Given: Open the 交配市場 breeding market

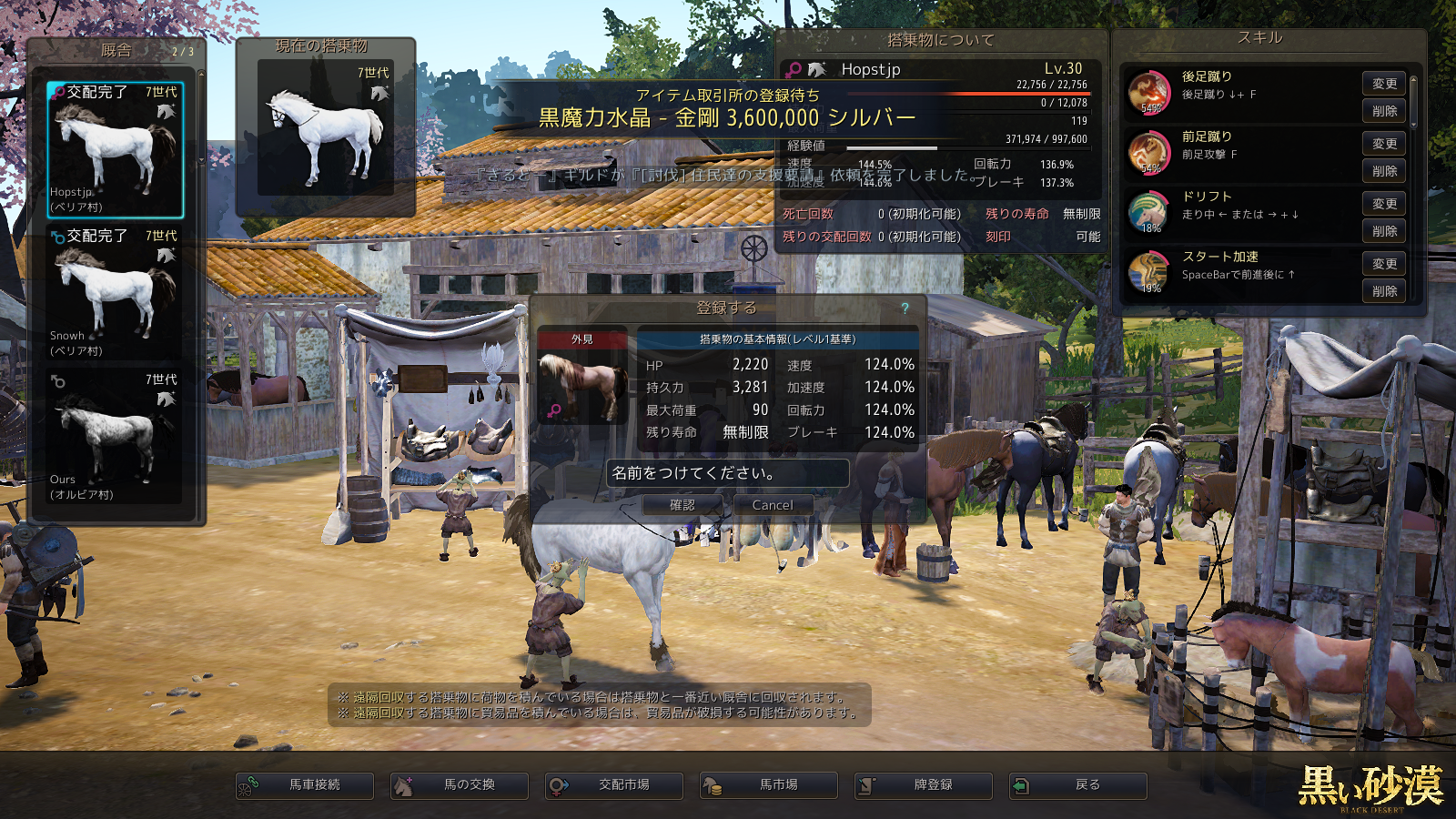Looking at the screenshot, I should (614, 785).
